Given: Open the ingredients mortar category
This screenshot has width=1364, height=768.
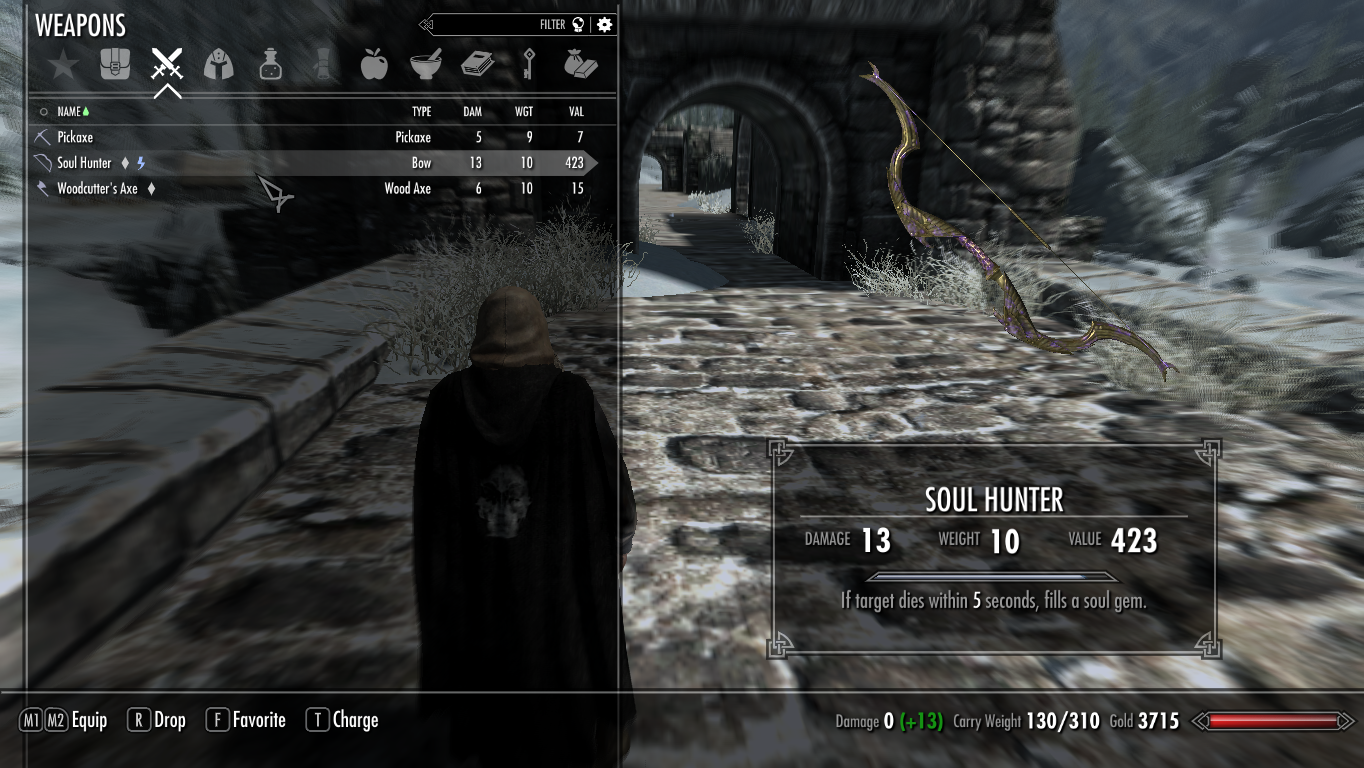Looking at the screenshot, I should coord(425,66).
